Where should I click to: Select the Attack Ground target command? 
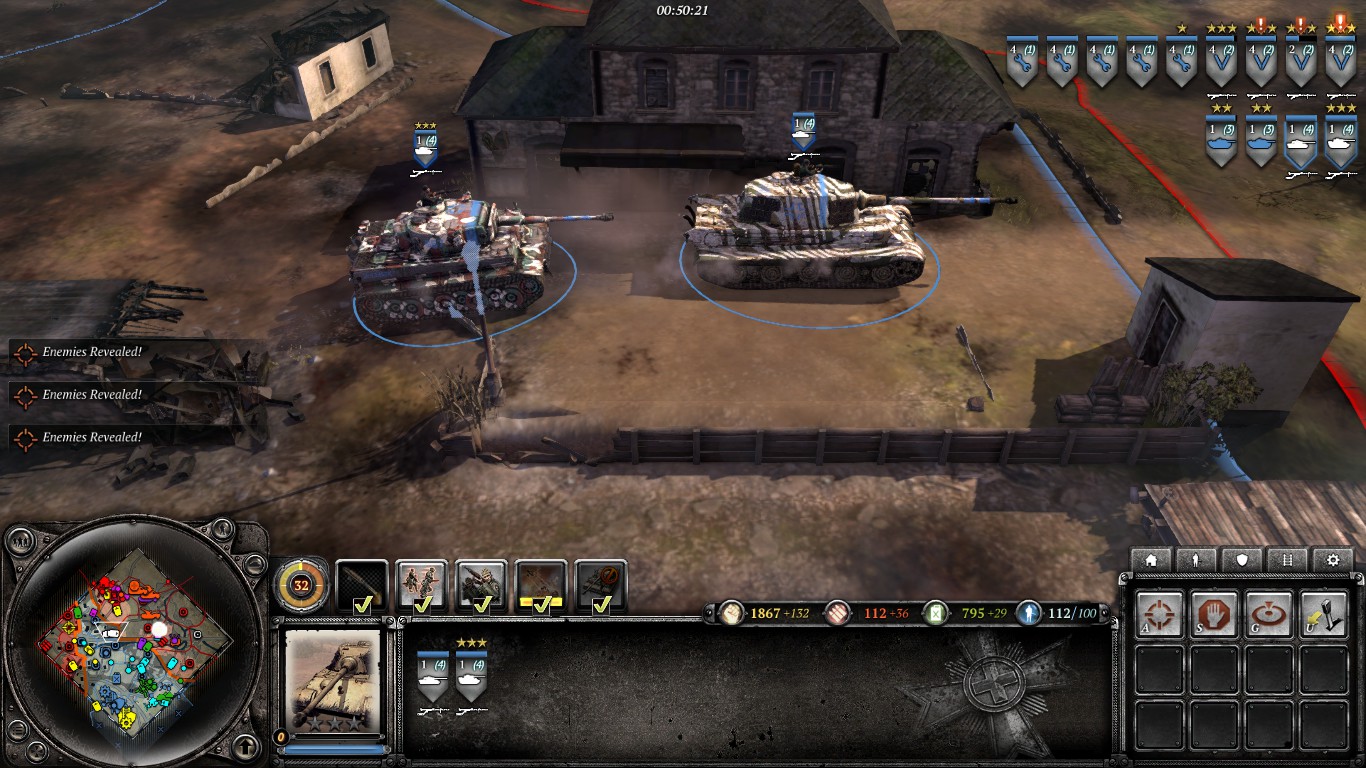coord(1270,613)
